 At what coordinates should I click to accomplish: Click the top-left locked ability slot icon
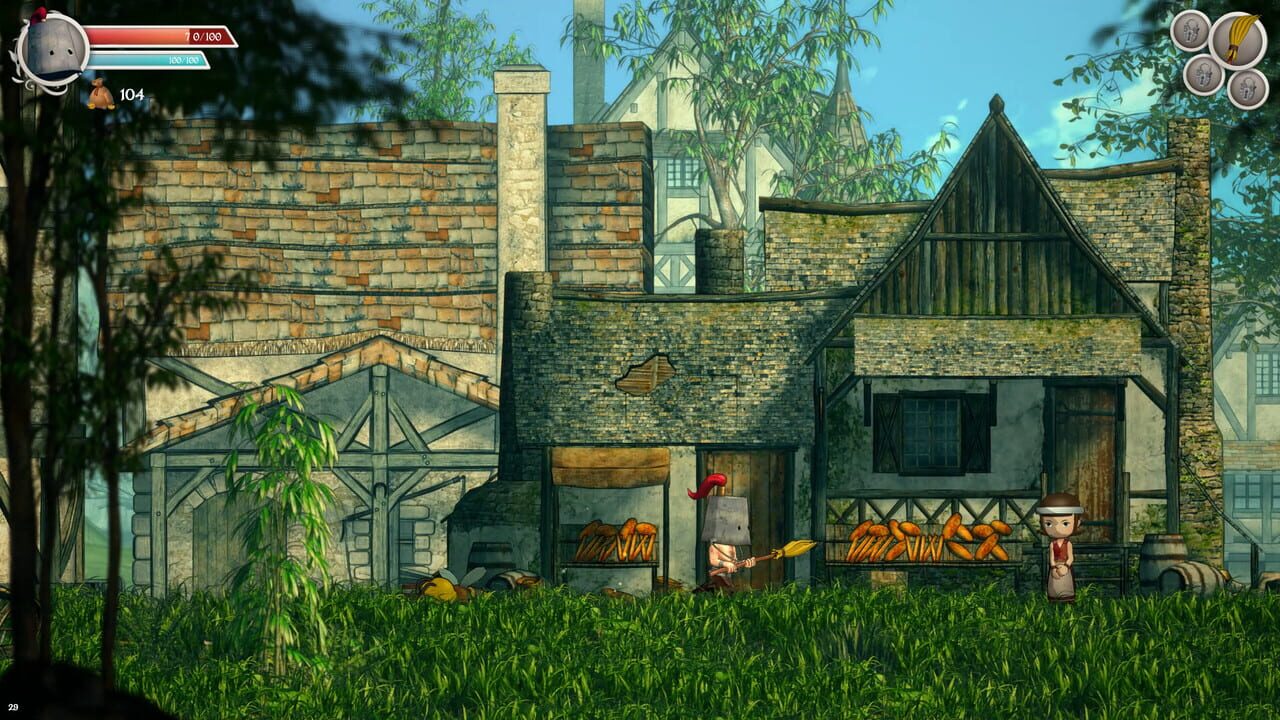(1190, 33)
